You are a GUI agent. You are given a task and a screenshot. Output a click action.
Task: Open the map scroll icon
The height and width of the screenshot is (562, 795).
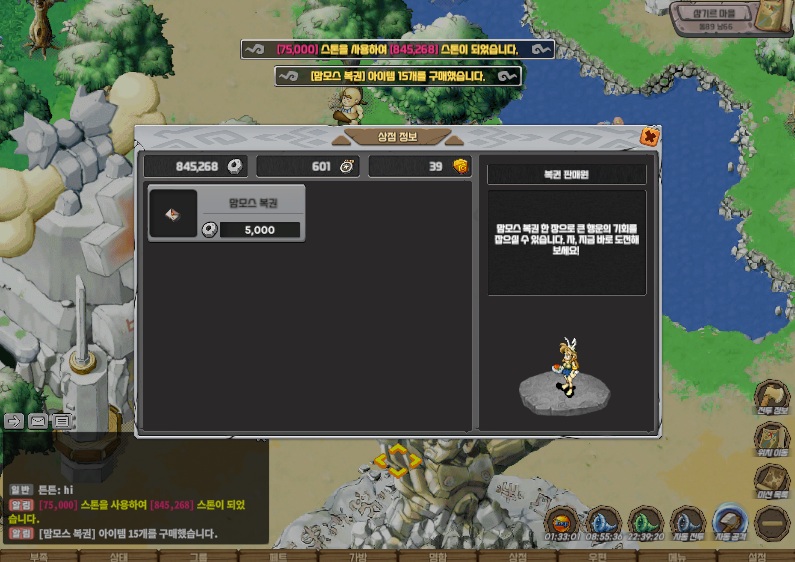point(770,19)
